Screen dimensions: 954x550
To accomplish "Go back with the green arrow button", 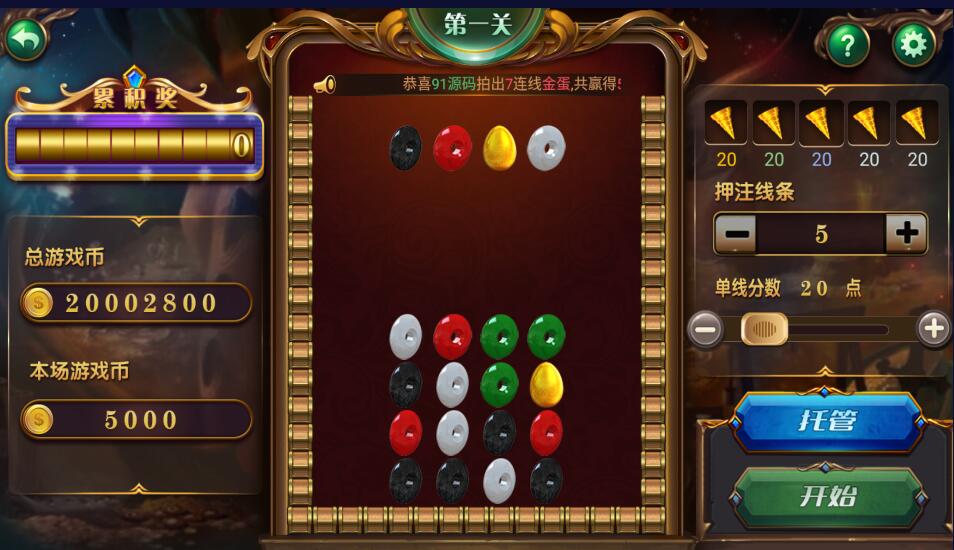I will (27, 40).
